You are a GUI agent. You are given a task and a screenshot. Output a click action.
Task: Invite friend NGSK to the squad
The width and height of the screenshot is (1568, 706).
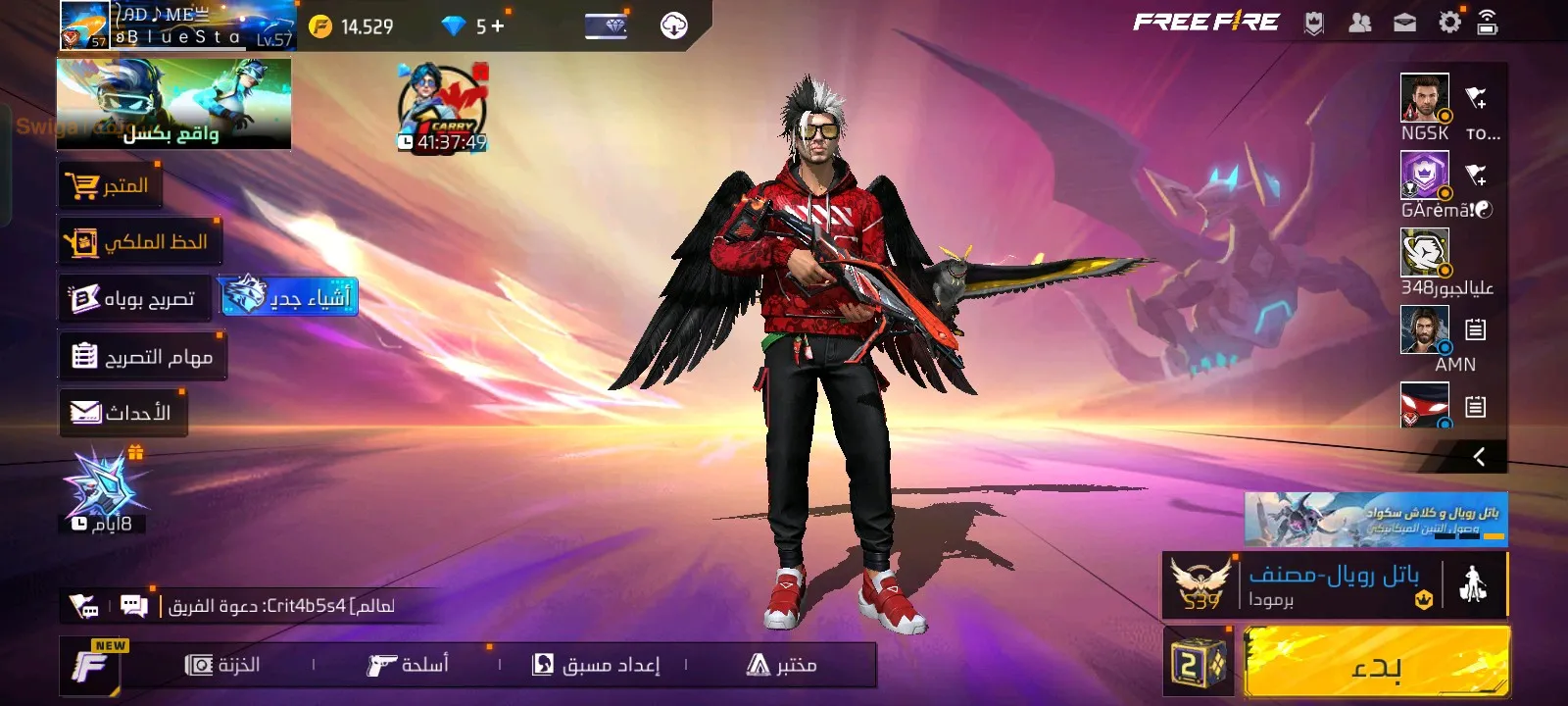coord(1476,97)
